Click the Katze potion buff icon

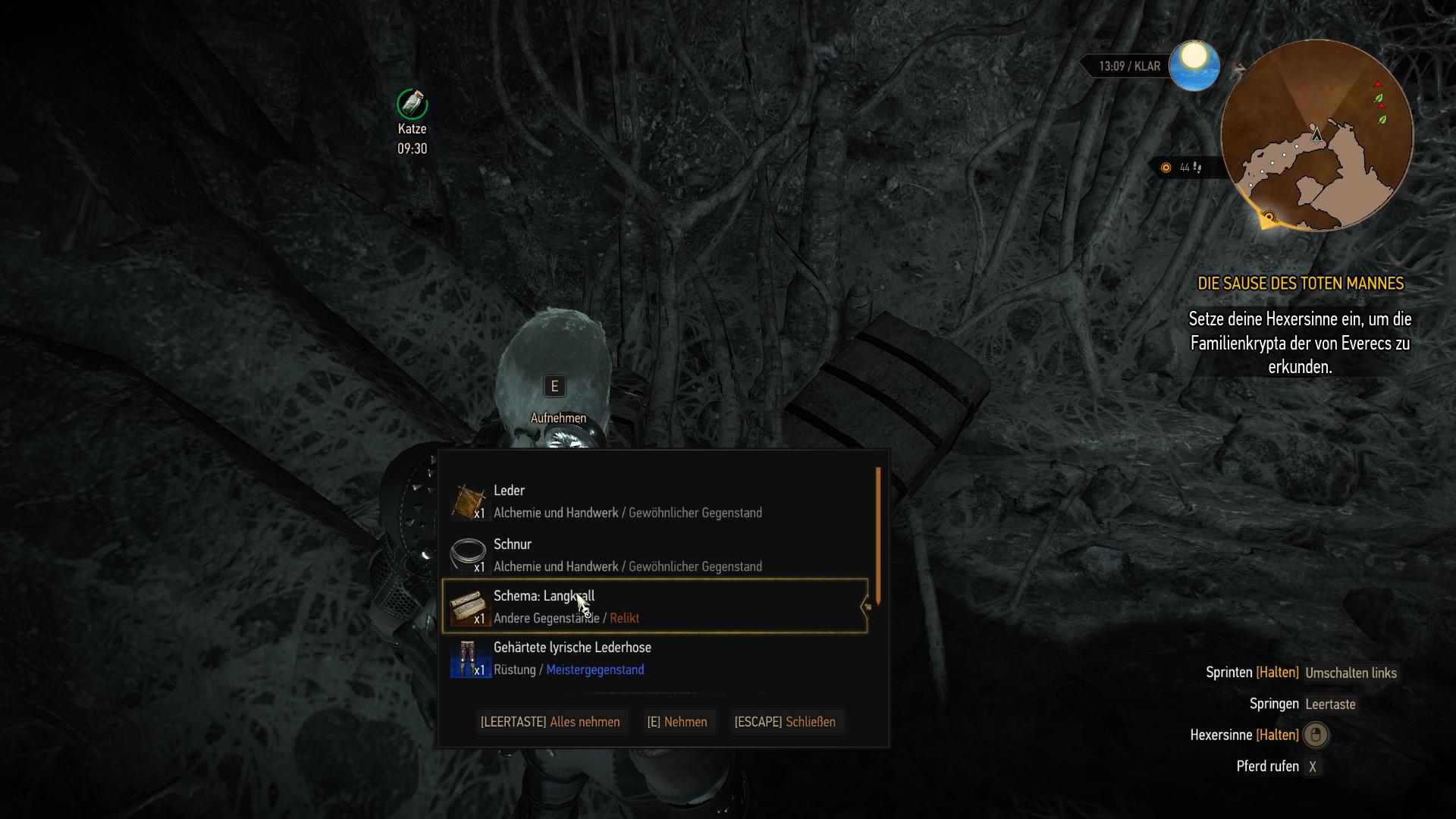click(412, 104)
